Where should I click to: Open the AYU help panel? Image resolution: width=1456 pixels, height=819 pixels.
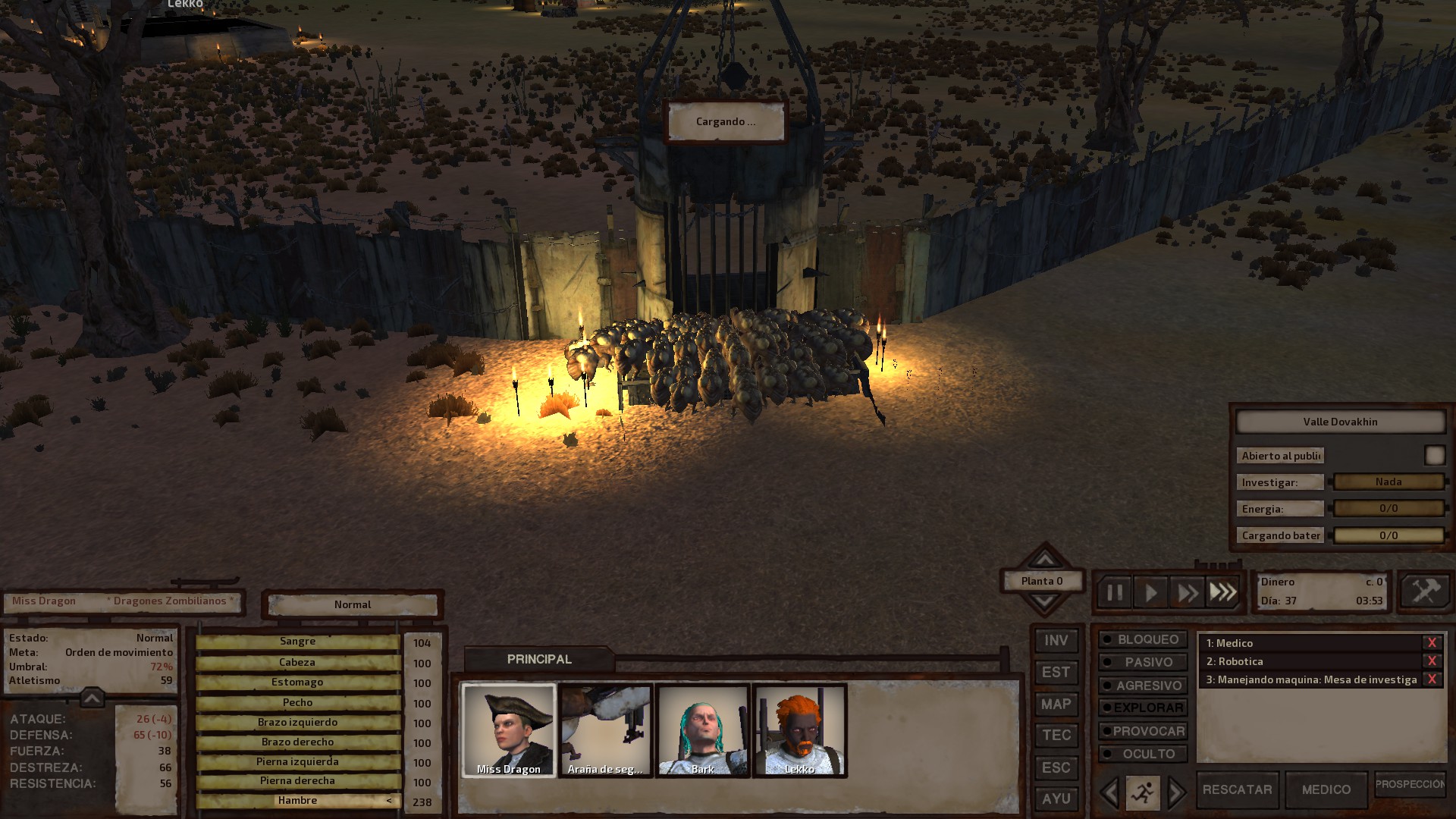coord(1056,799)
